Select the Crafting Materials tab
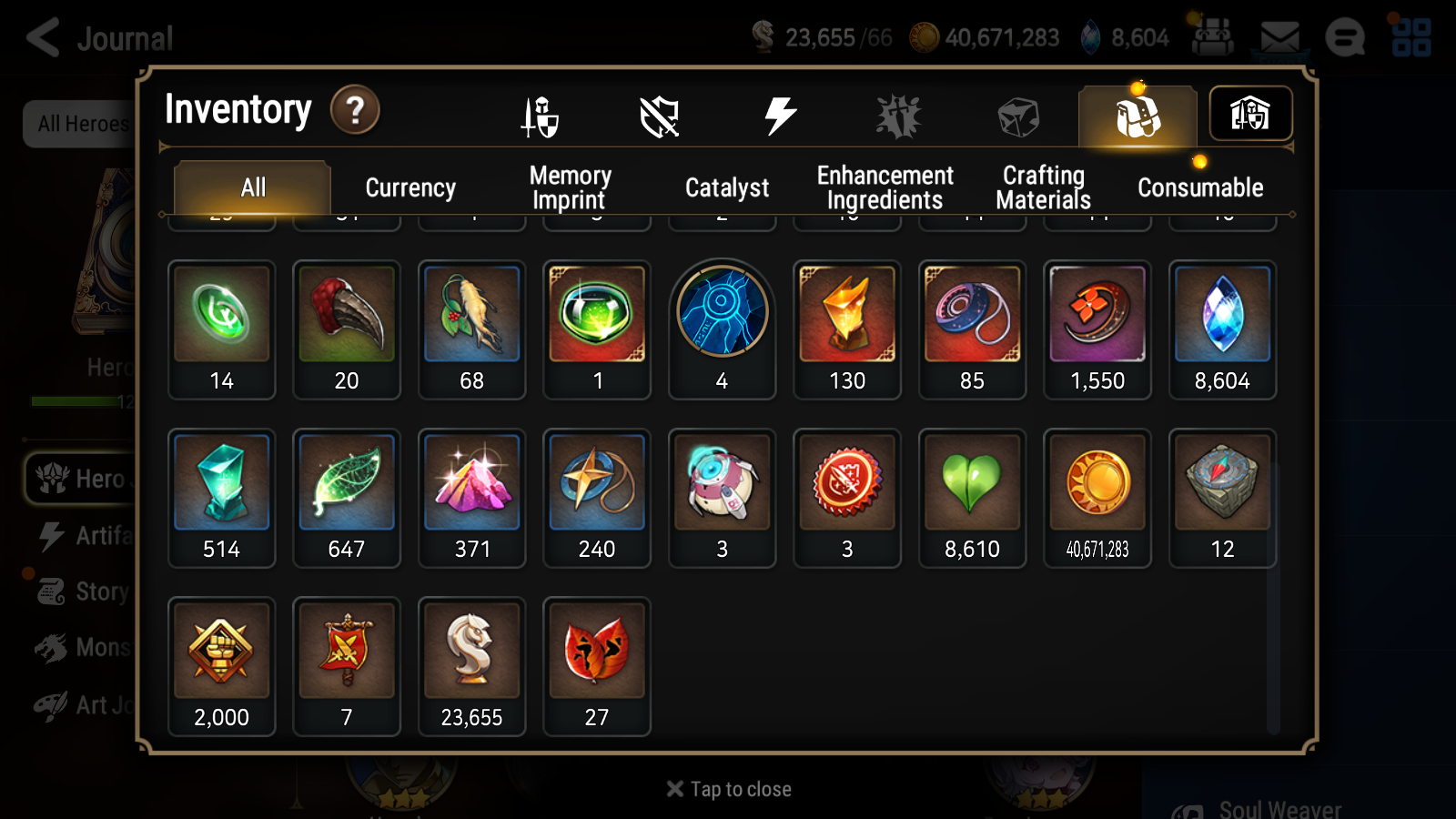Image resolution: width=1456 pixels, height=819 pixels. tap(1043, 187)
